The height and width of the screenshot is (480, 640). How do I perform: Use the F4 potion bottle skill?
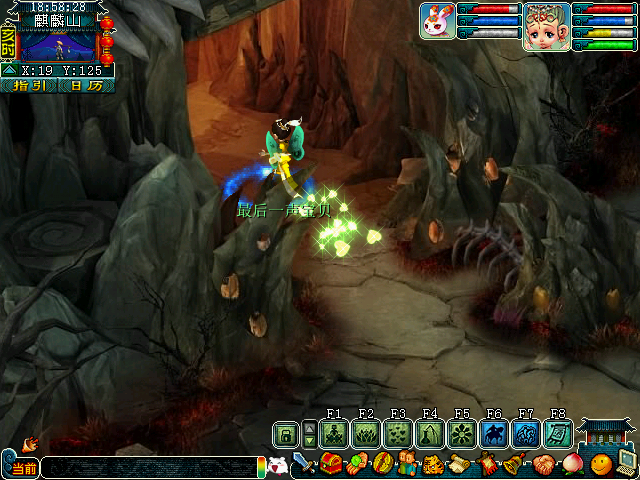tap(430, 434)
